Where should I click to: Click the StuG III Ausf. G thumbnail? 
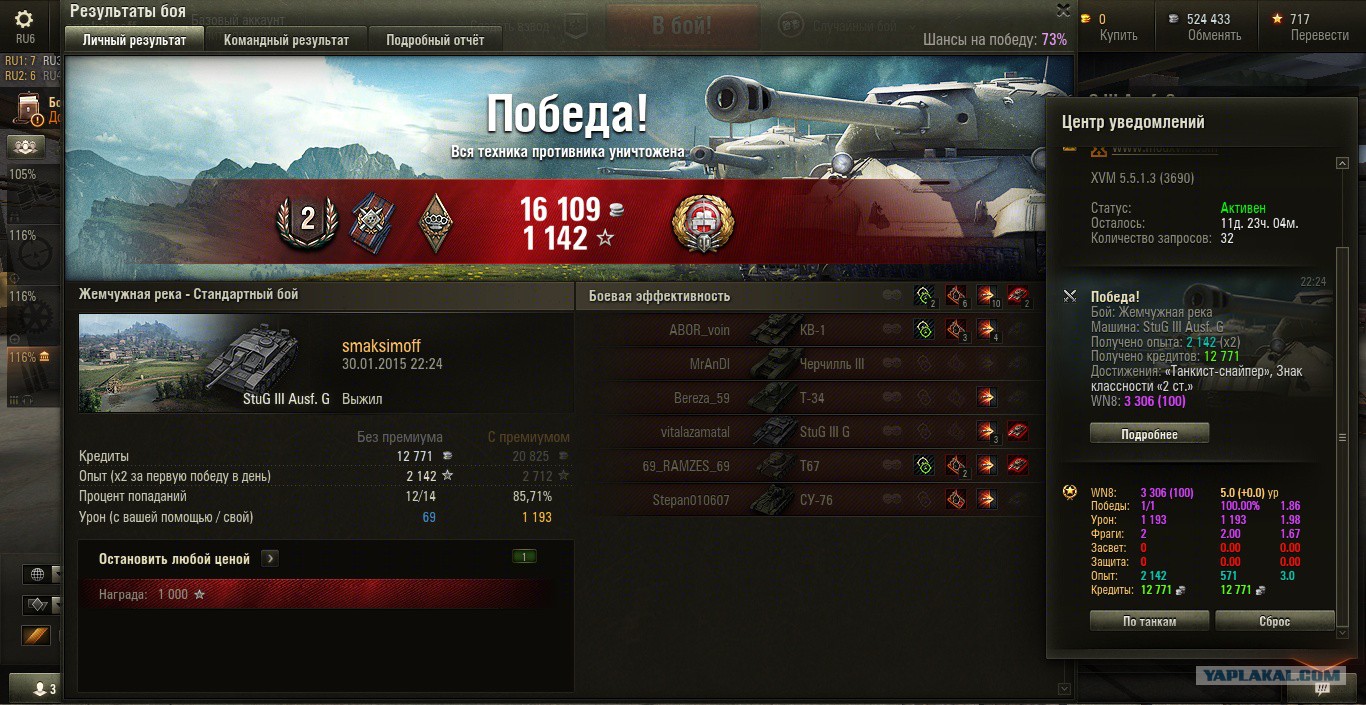206,363
